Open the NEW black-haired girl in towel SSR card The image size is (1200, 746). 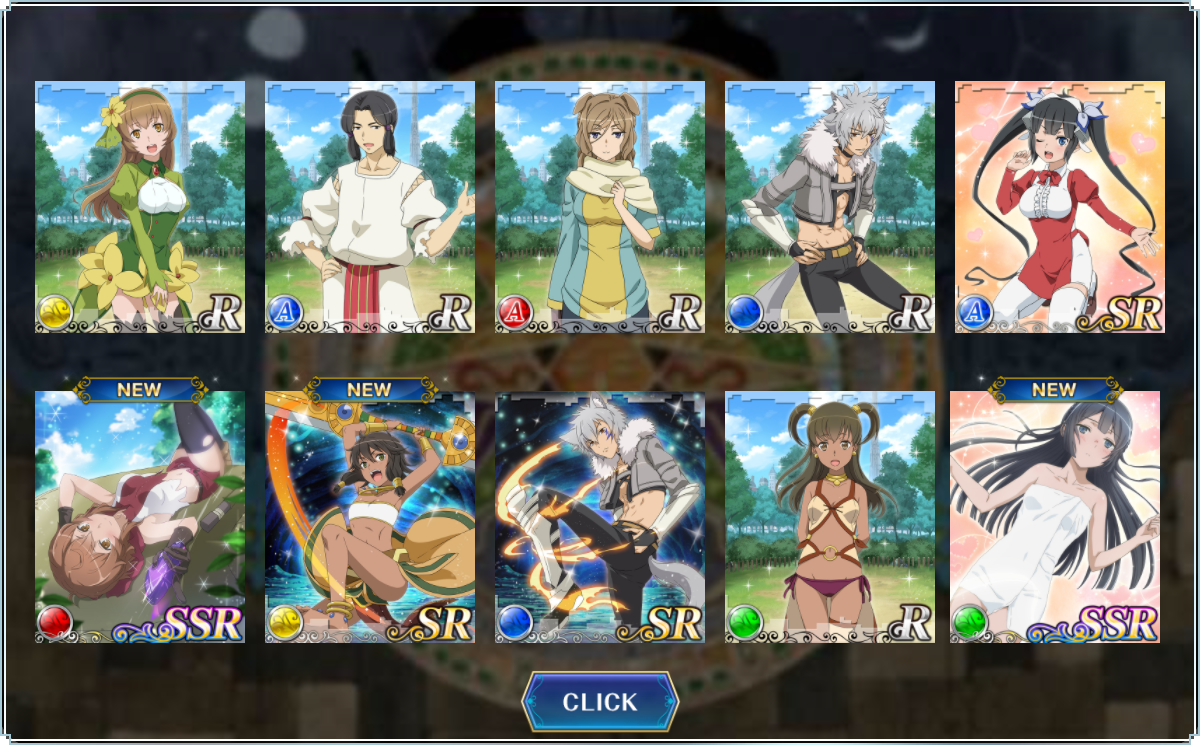tap(1055, 517)
